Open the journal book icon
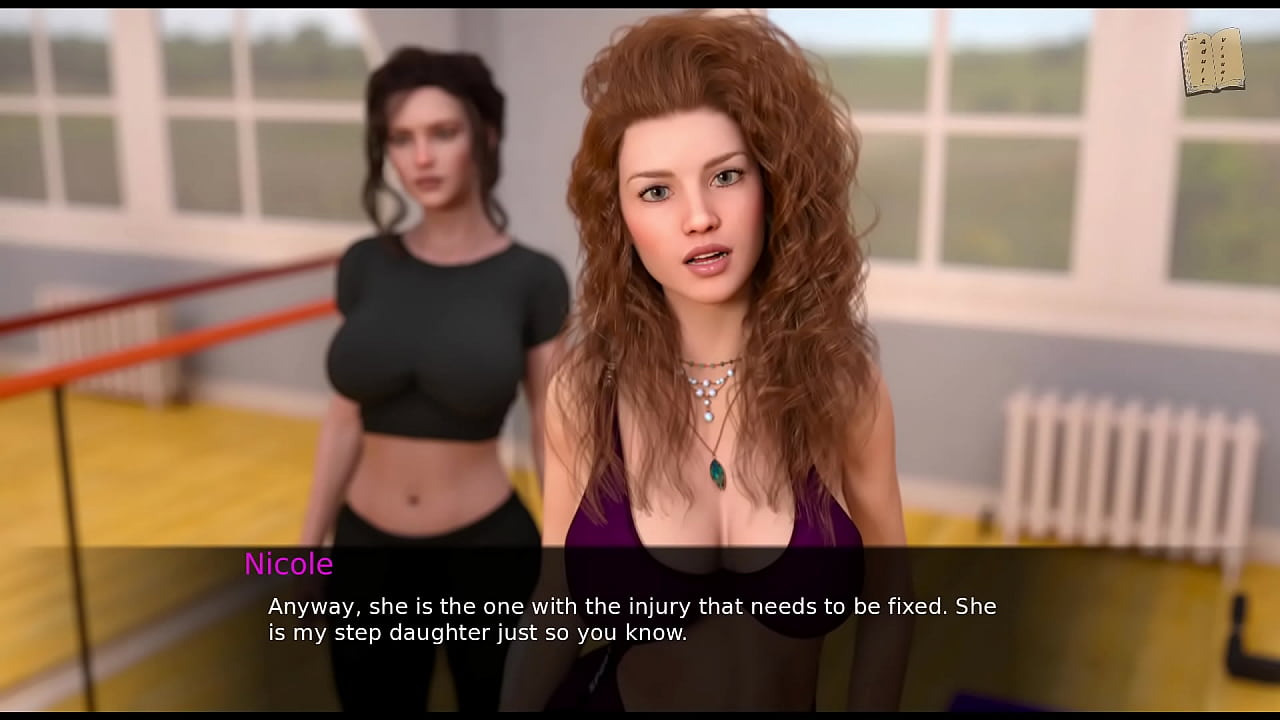Image resolution: width=1280 pixels, height=720 pixels. click(1212, 62)
